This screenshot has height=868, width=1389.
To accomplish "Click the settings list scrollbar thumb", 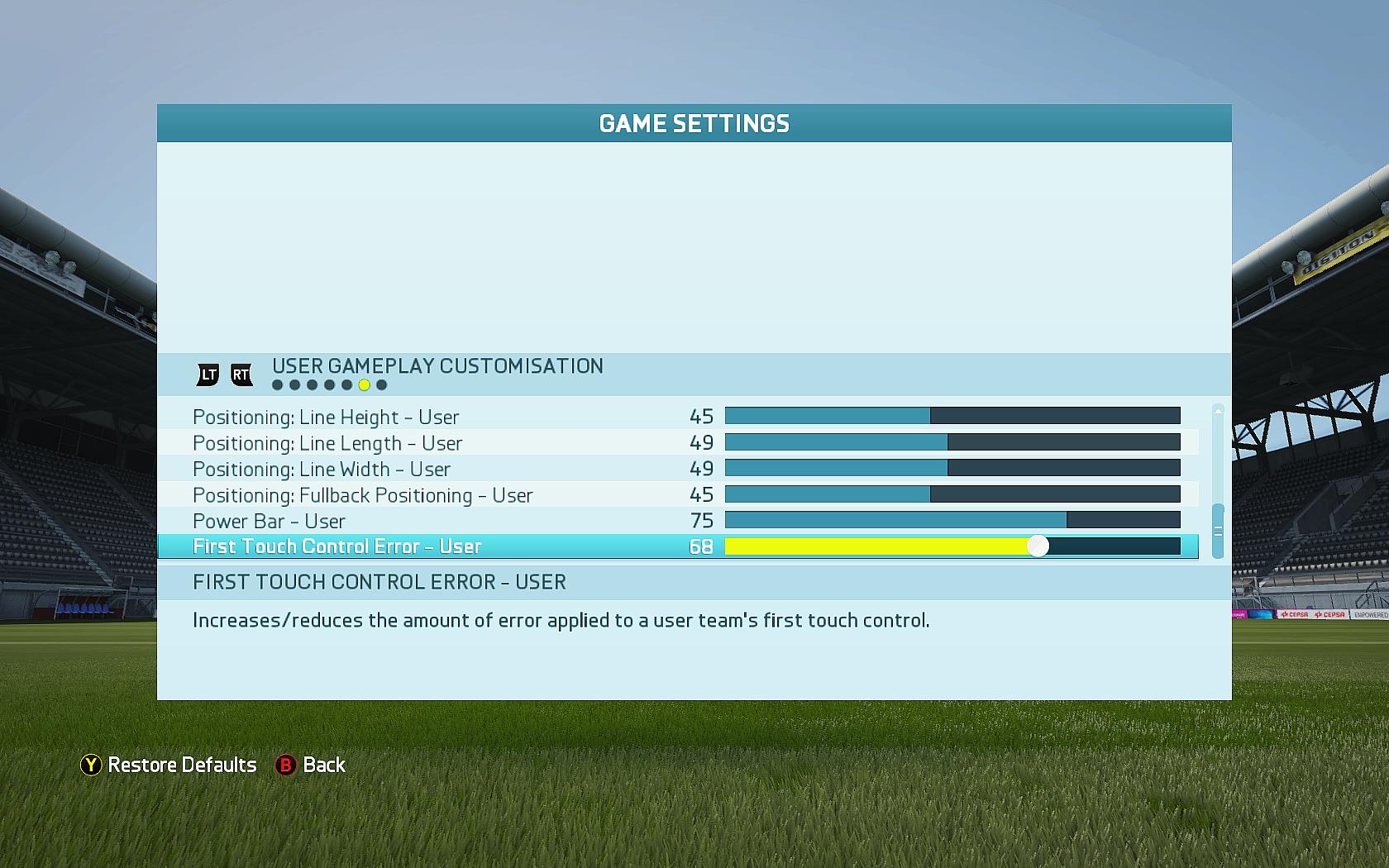I will pyautogui.click(x=1218, y=531).
